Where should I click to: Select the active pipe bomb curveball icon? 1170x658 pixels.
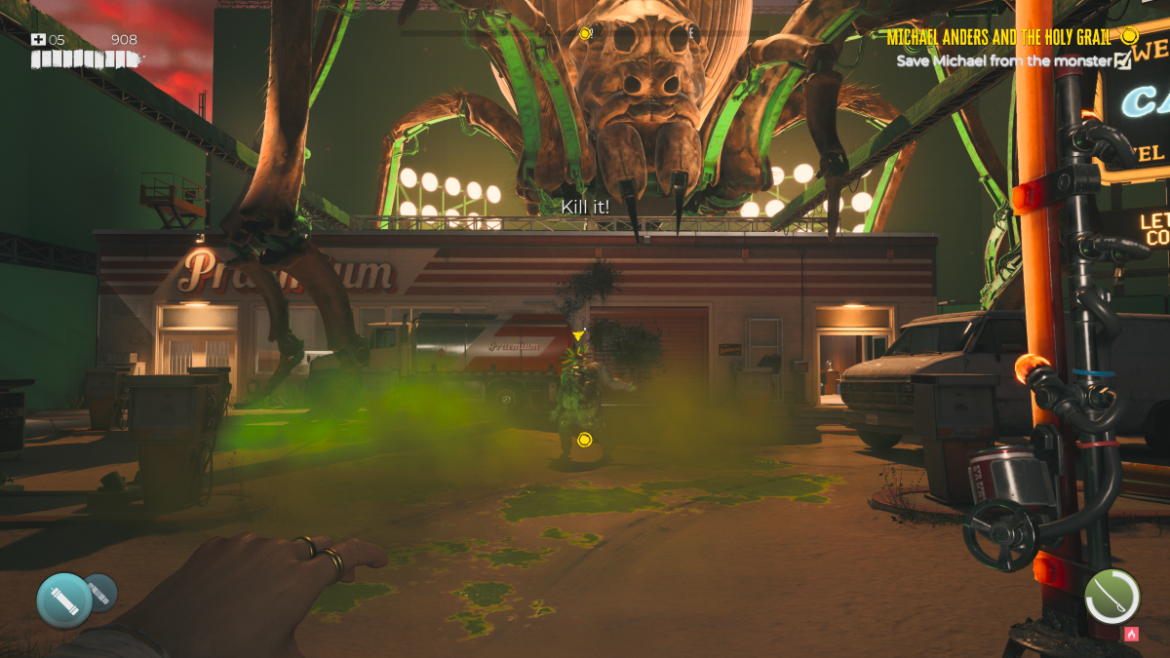(x=64, y=600)
